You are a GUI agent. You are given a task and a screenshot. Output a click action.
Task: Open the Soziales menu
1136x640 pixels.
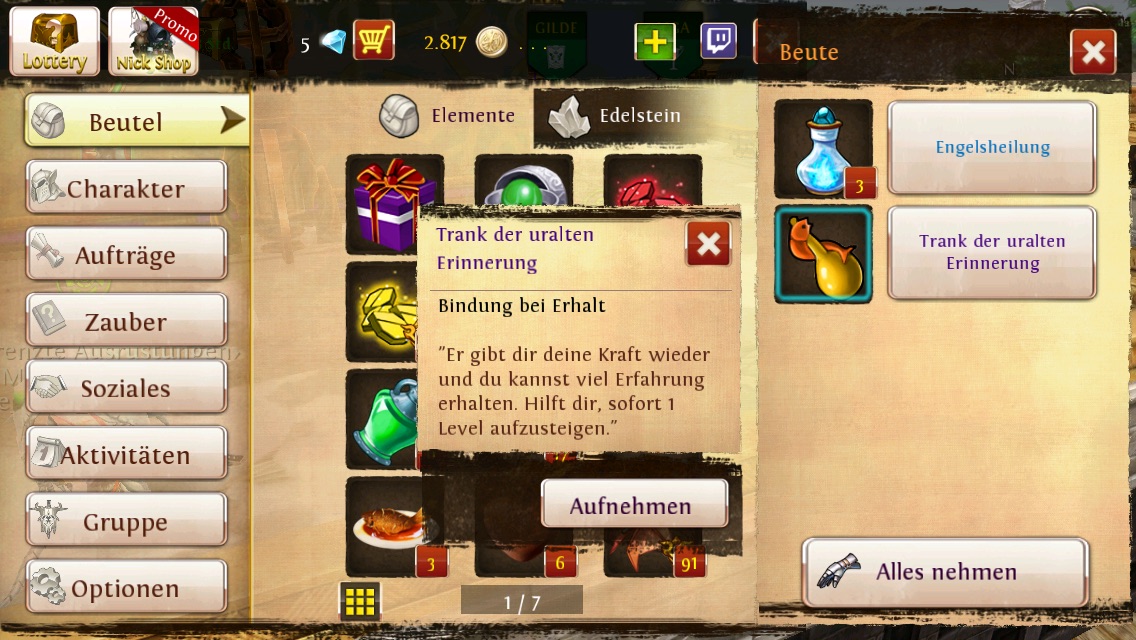[126, 388]
